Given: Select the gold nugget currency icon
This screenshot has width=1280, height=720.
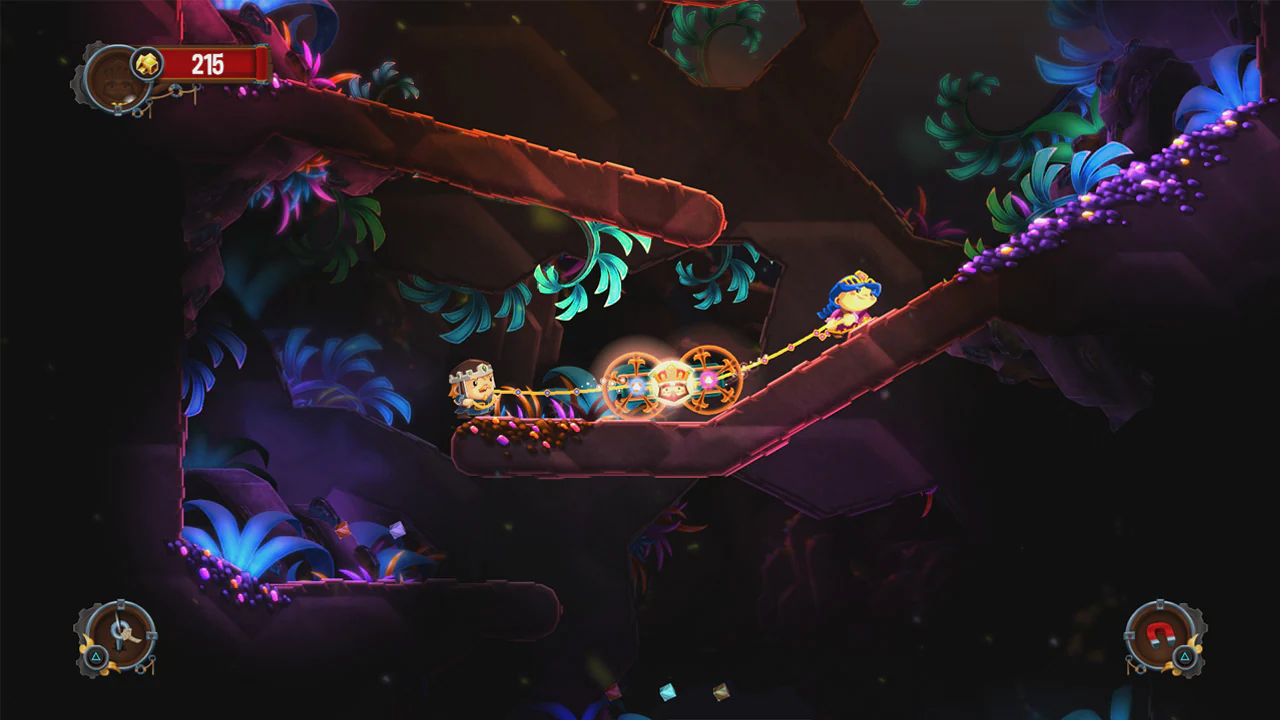Looking at the screenshot, I should [148, 63].
